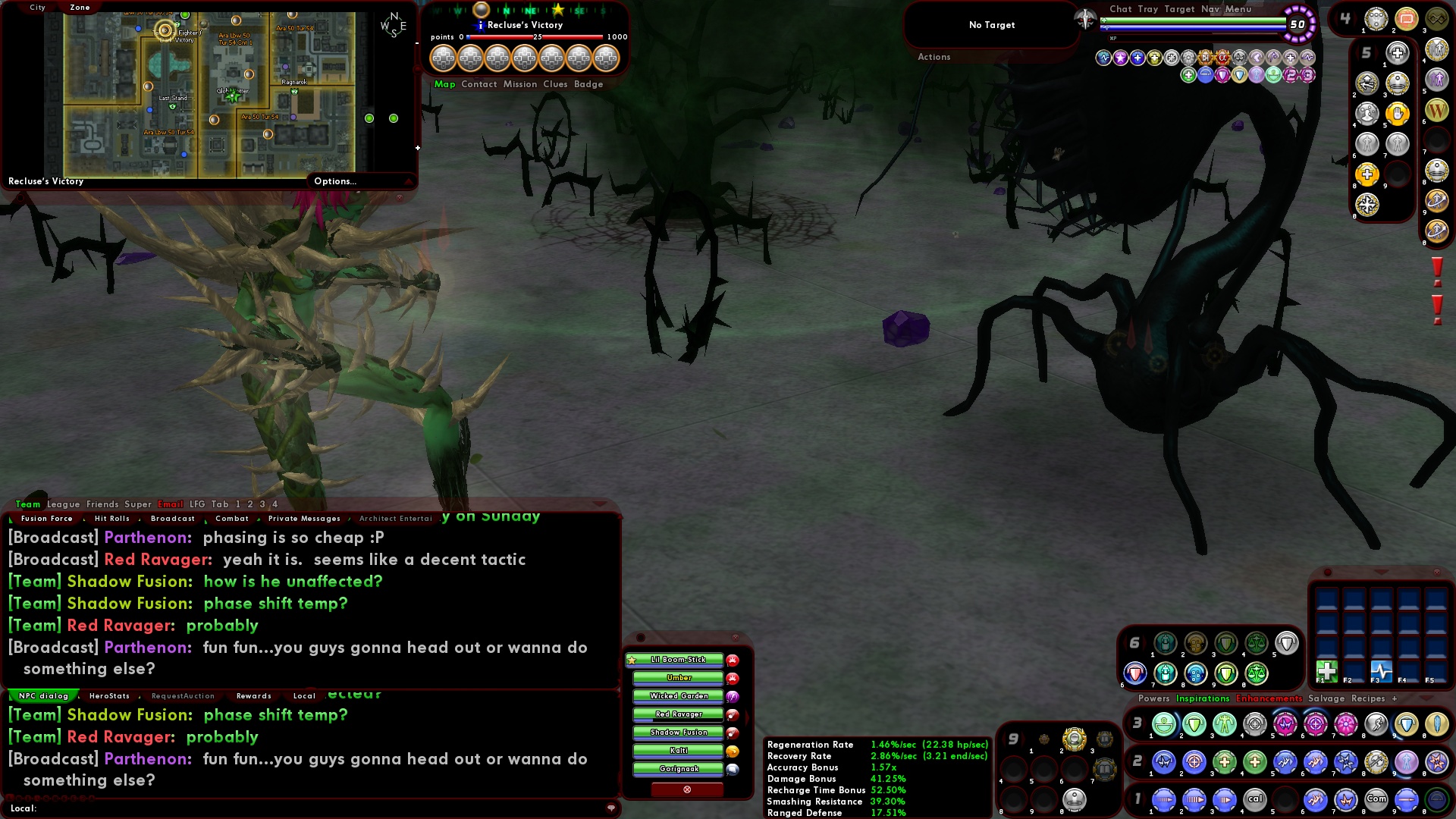This screenshot has height=819, width=1456.
Task: Click the star leader icon beside Lil Boom-Stick
Action: (633, 661)
